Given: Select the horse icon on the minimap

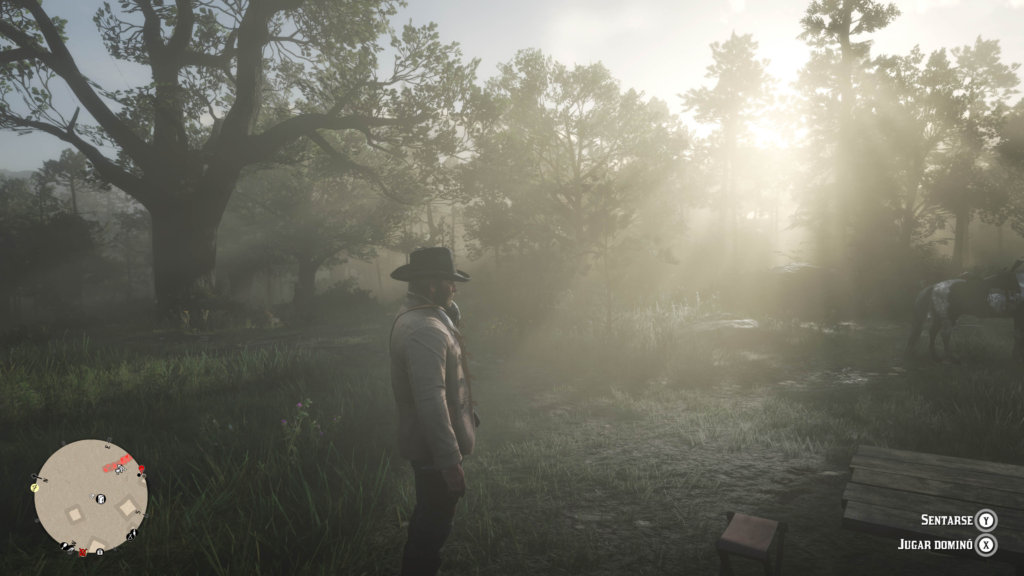Looking at the screenshot, I should coord(120,469).
